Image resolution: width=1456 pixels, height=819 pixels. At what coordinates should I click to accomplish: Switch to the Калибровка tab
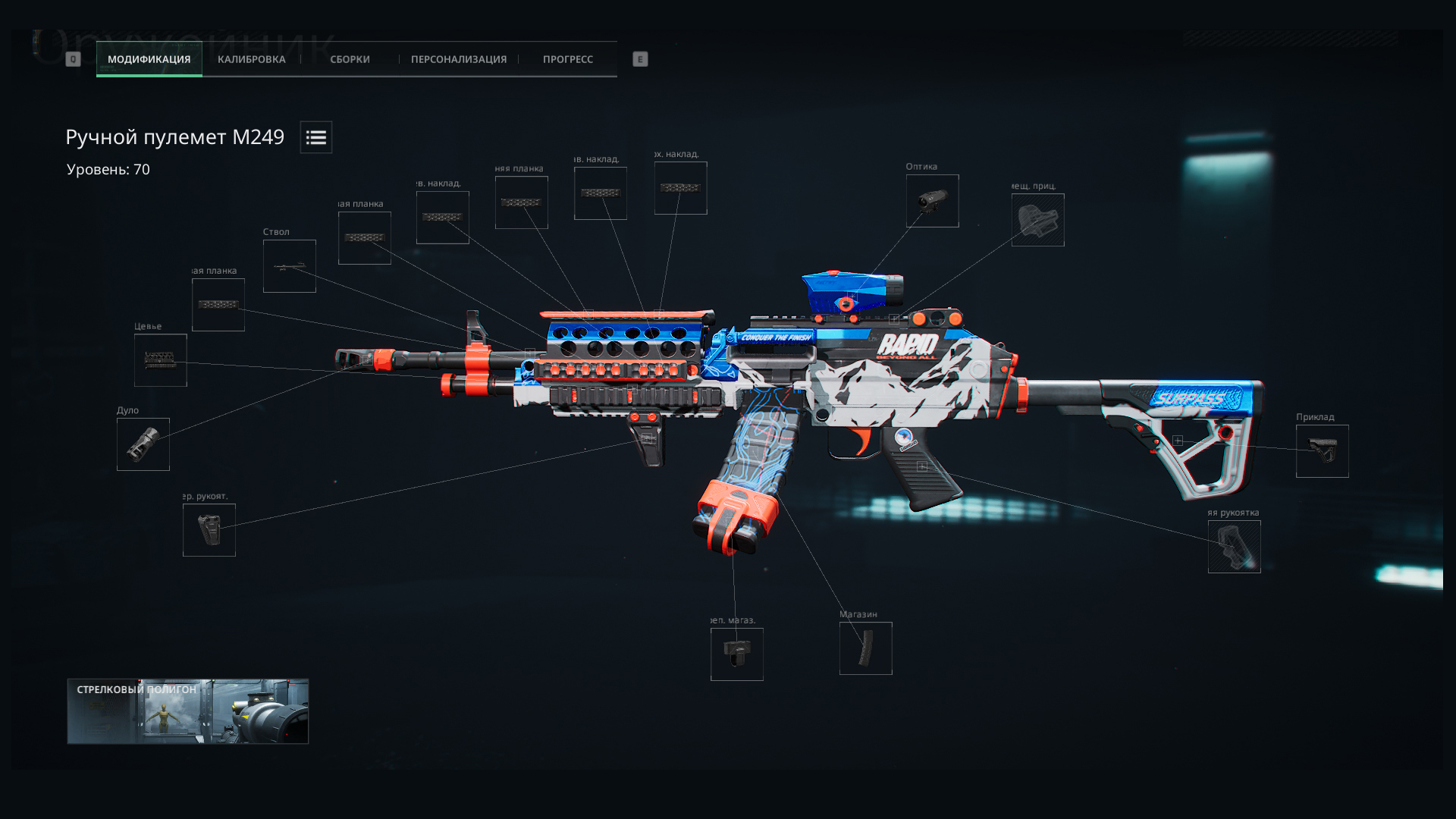click(x=251, y=59)
